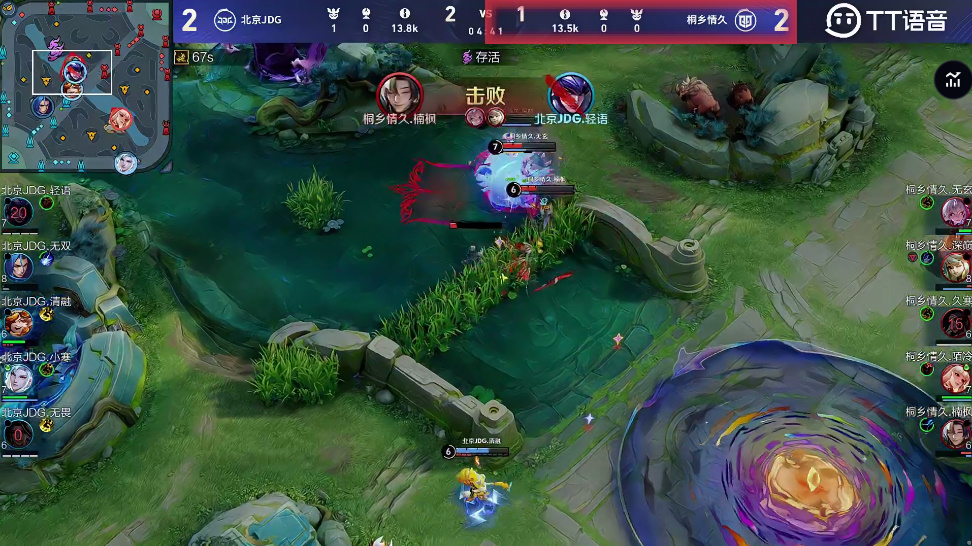Click the TT语音 logo
The image size is (972, 546).
coord(887,20)
